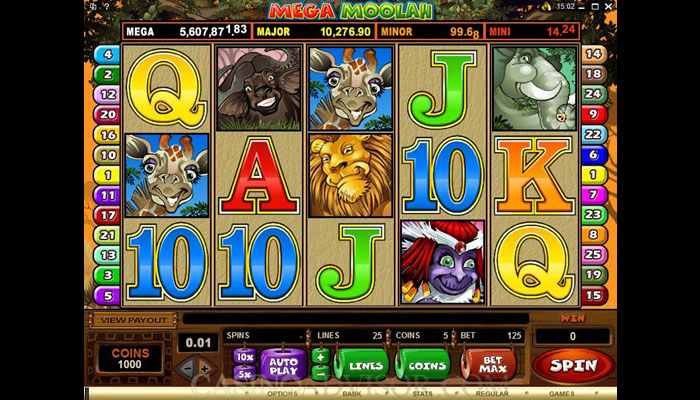Select payline marker number 14

[593, 54]
